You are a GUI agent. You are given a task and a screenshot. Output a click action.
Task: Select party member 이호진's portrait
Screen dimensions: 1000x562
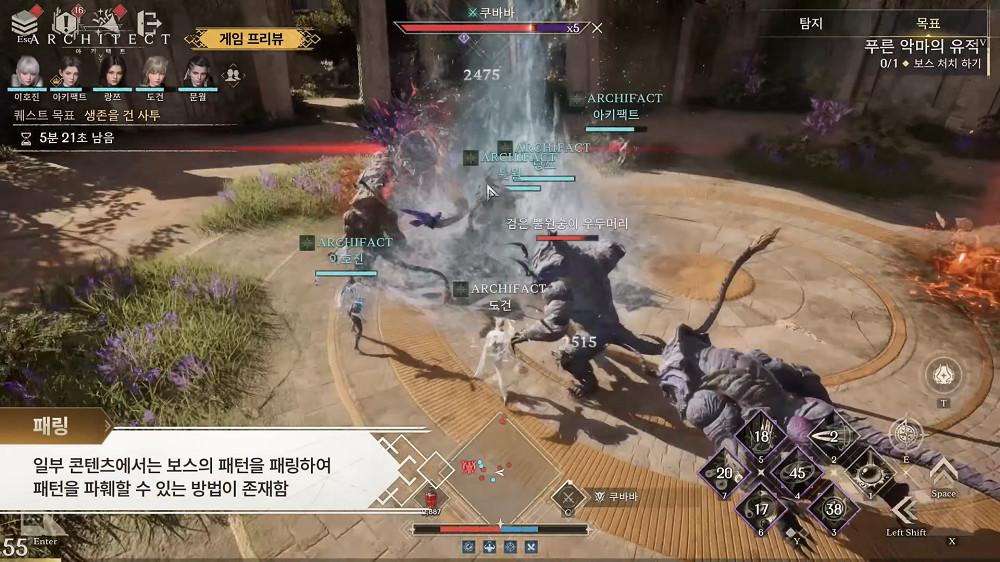click(x=25, y=71)
